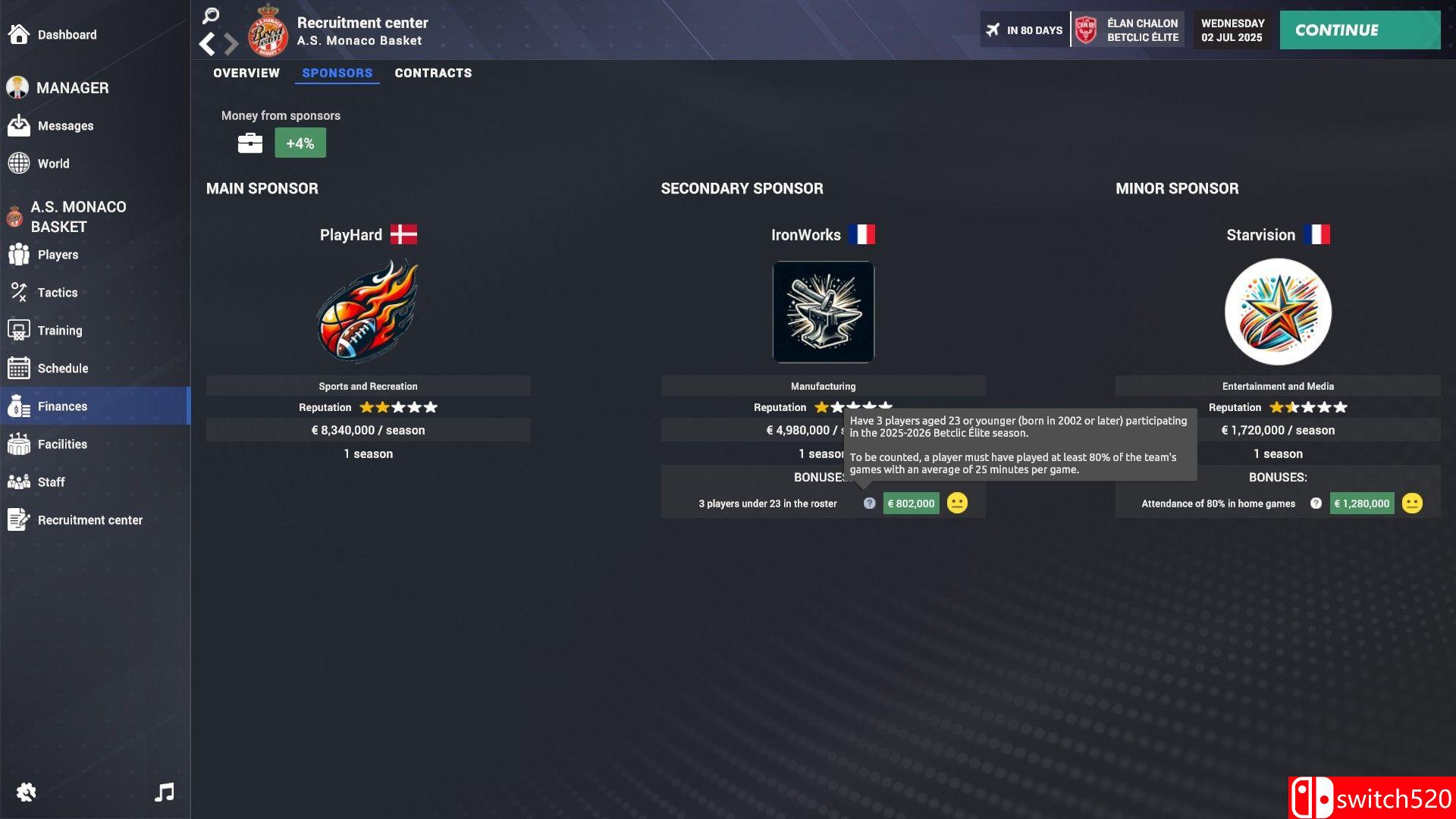Switch to the Contracts tab
Screen dimensions: 1456x819
point(433,73)
